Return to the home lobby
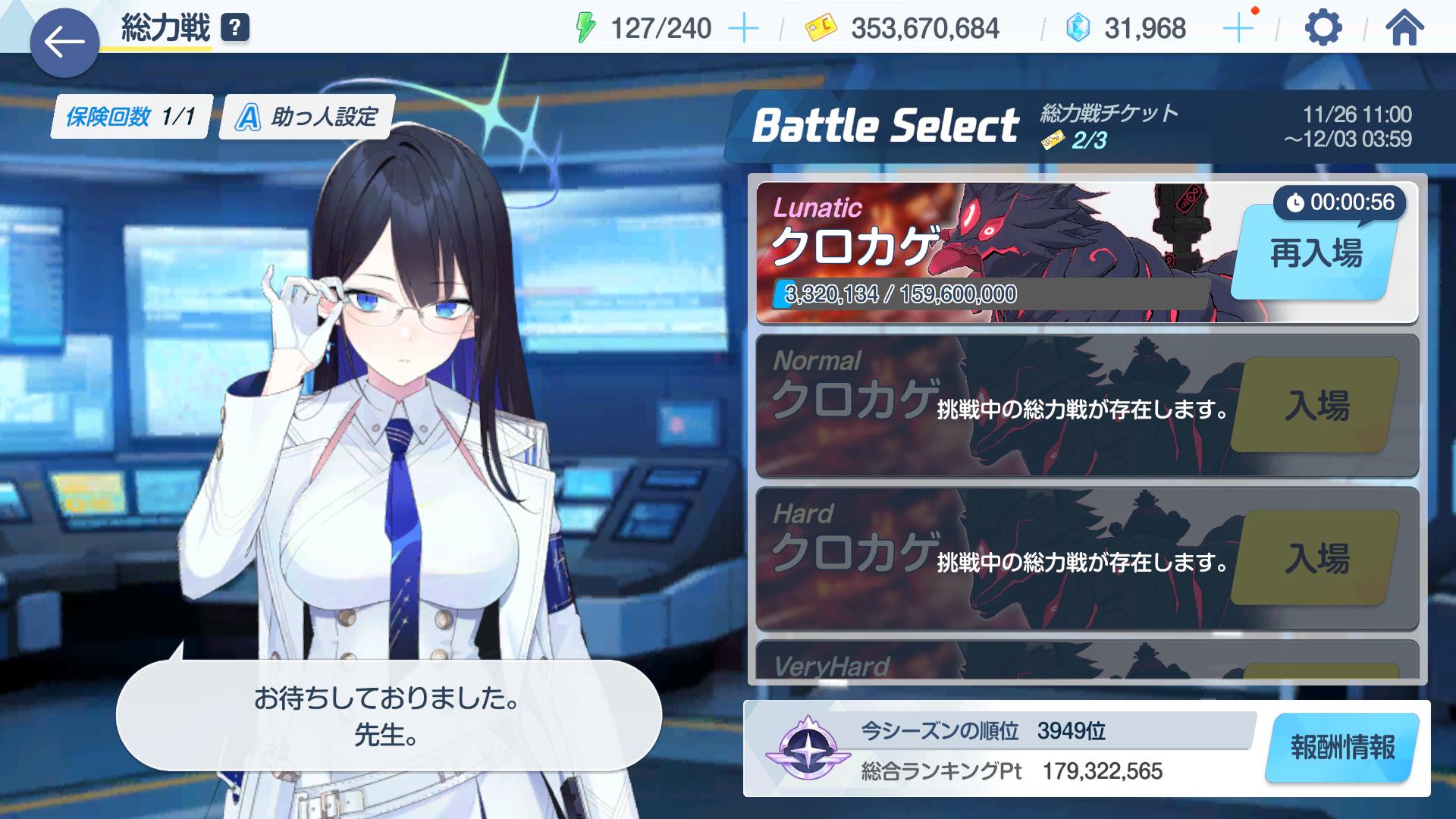Screen dimensions: 1456x819 (1404, 29)
